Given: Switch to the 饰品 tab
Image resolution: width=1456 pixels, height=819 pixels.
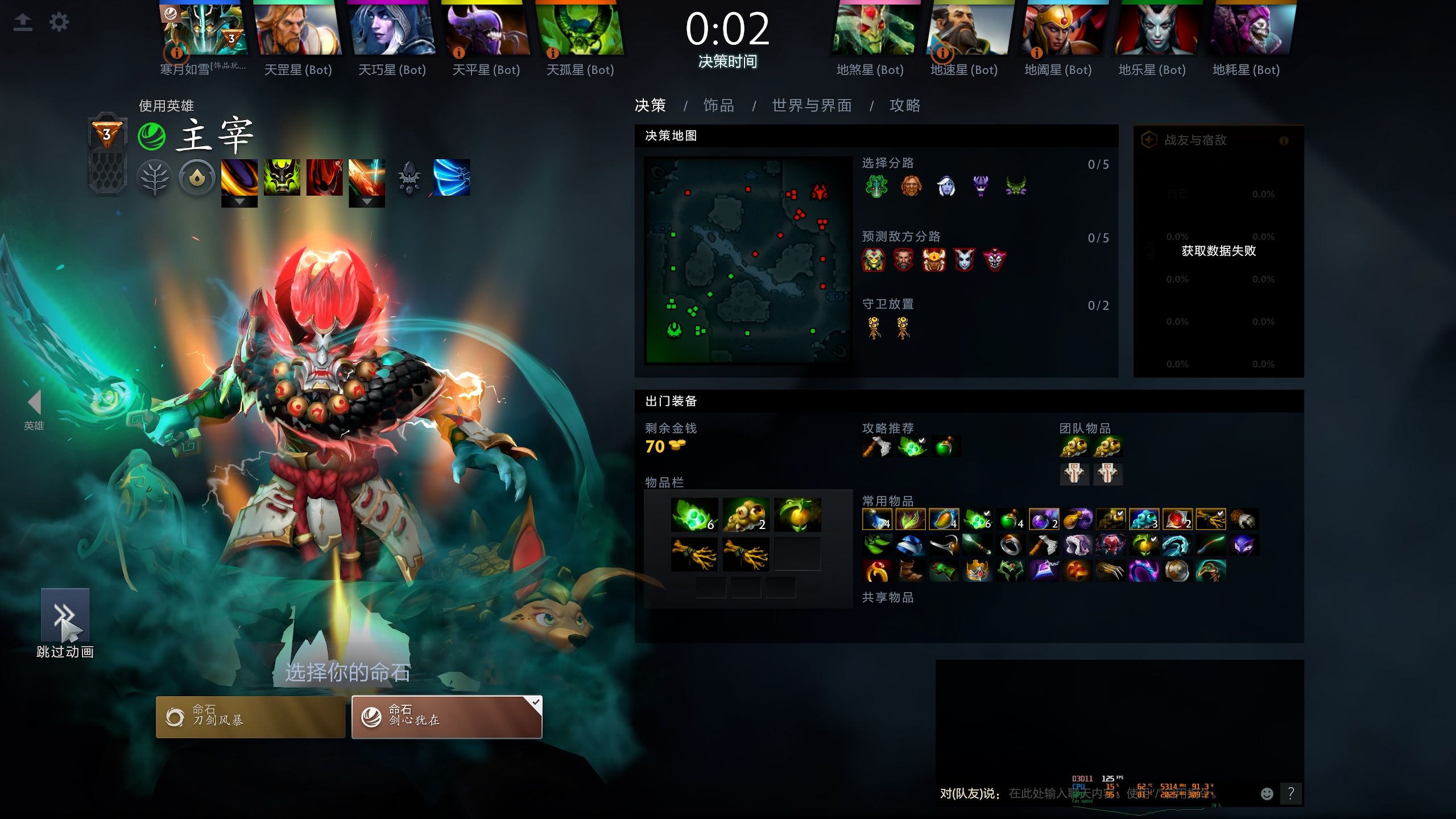Looking at the screenshot, I should click(x=718, y=106).
